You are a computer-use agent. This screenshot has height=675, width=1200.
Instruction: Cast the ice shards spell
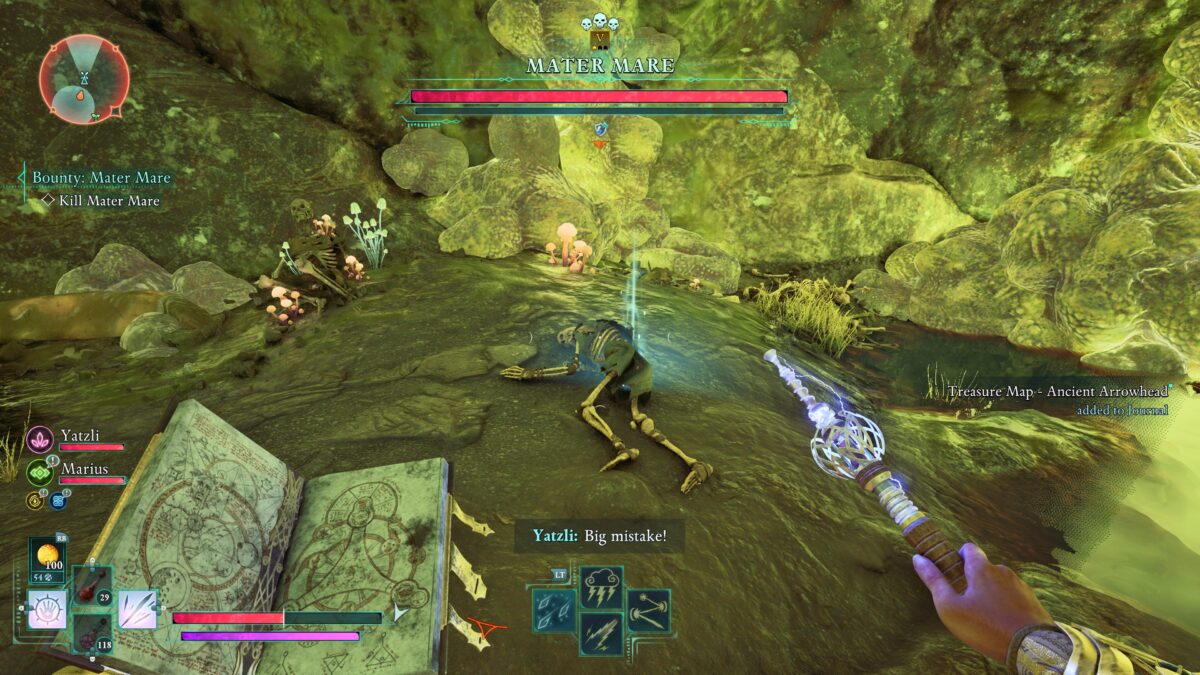click(x=553, y=609)
